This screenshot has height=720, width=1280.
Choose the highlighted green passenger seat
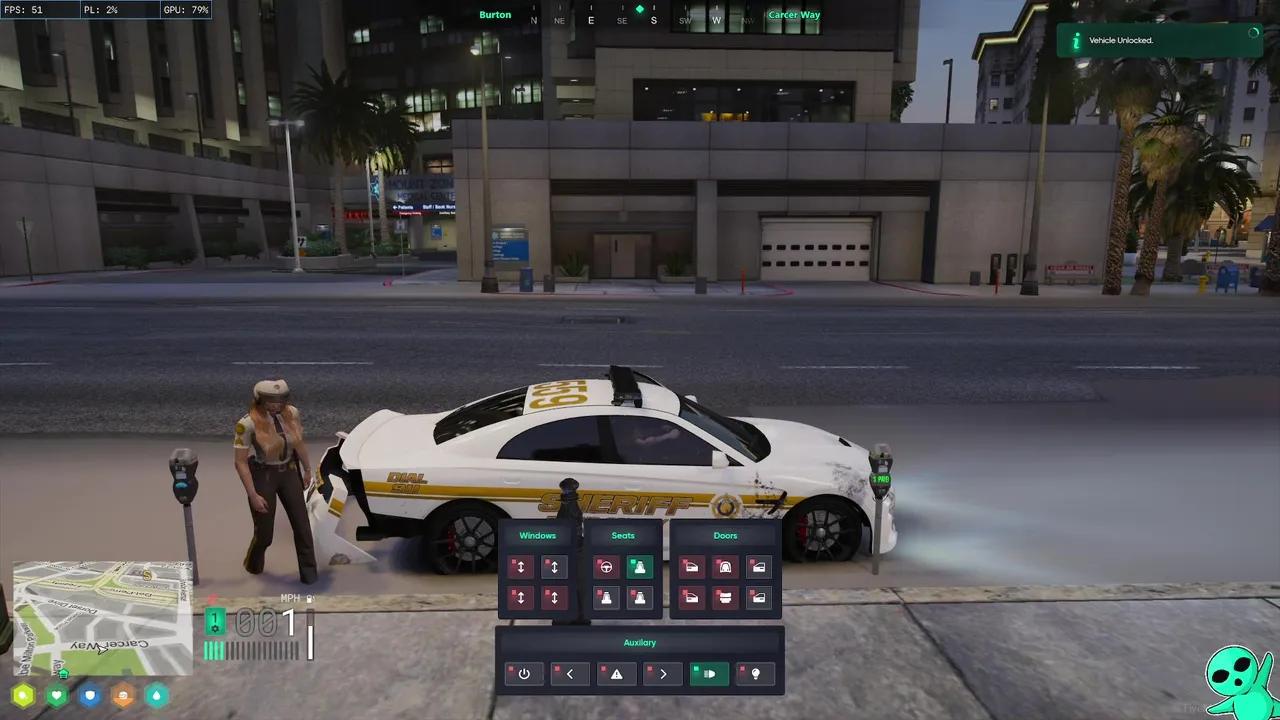[639, 568]
